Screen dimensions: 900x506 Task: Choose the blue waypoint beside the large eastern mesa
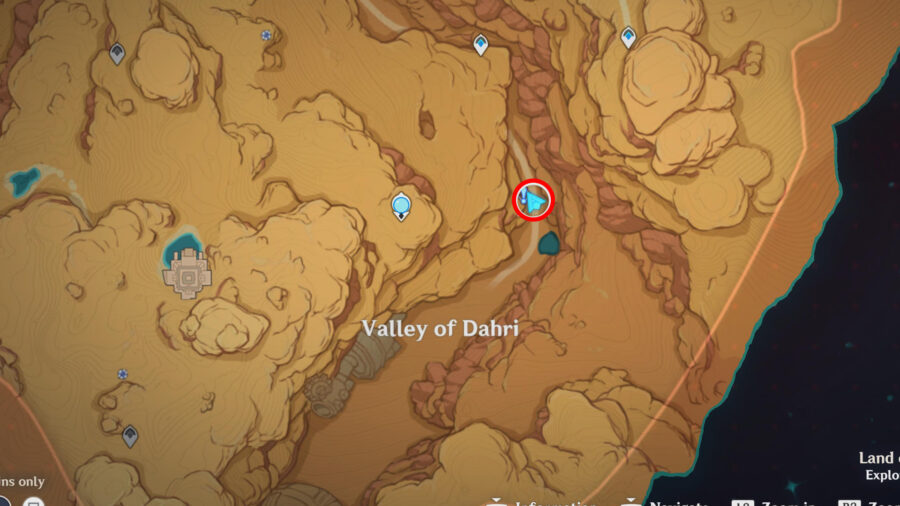click(x=628, y=38)
